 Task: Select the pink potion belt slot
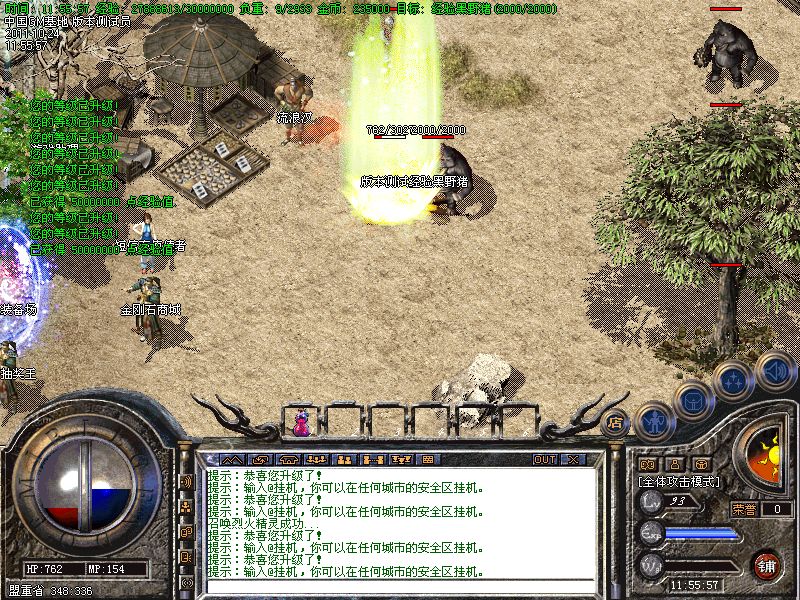pos(300,424)
